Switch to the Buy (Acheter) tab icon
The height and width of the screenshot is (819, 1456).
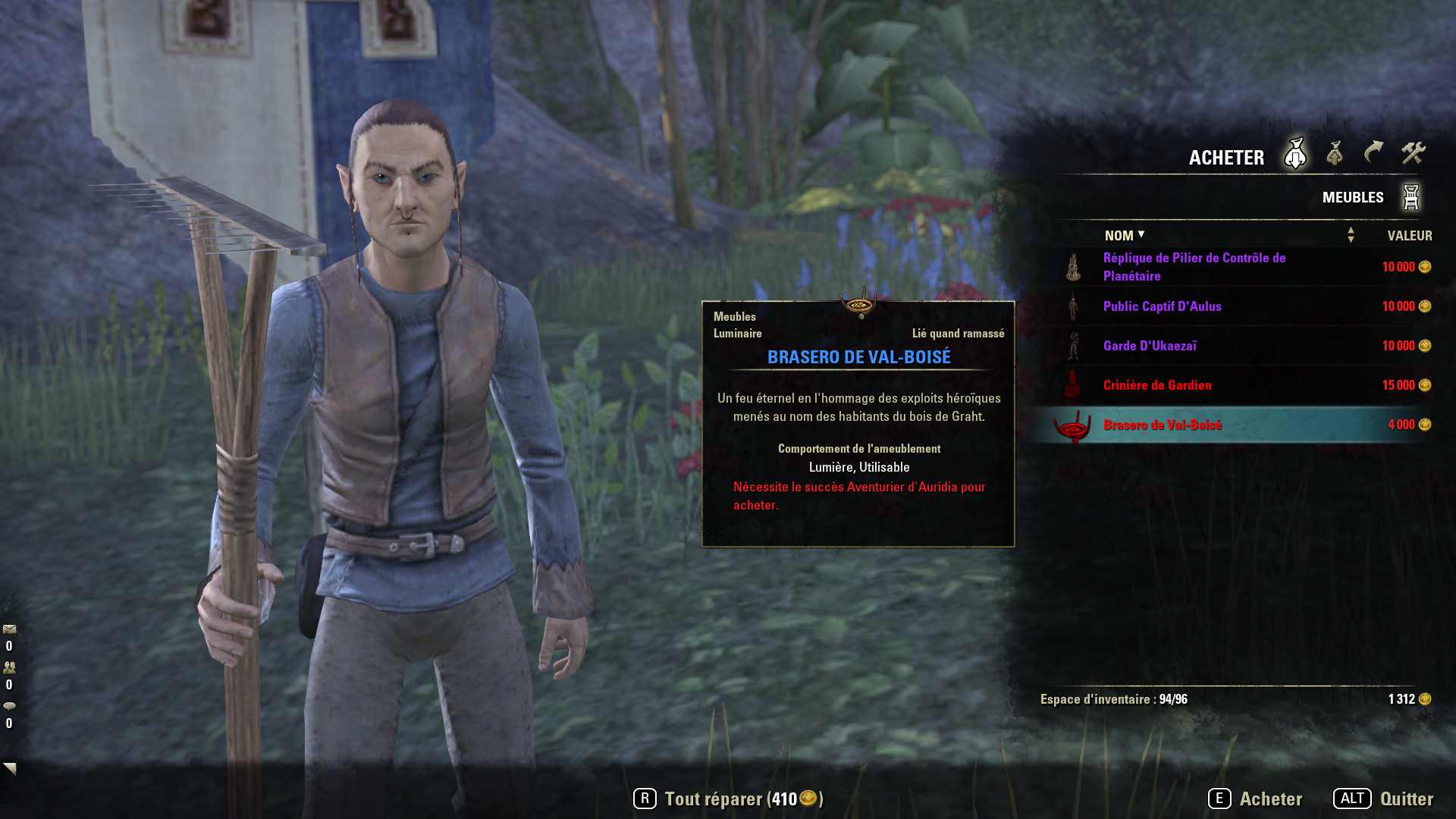click(1295, 154)
